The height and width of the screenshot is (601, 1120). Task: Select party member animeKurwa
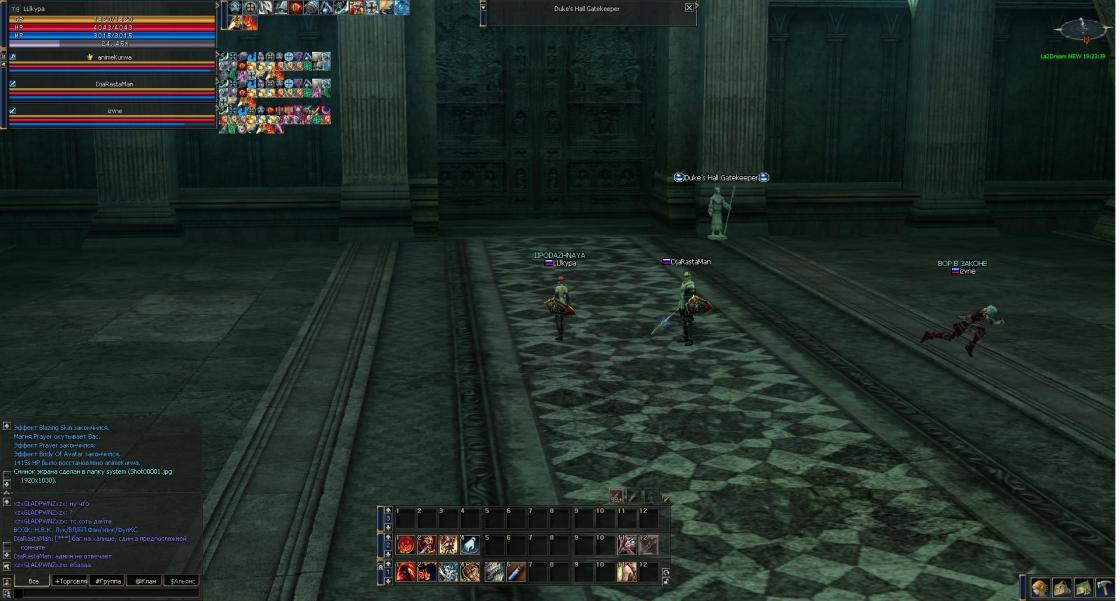click(x=114, y=58)
